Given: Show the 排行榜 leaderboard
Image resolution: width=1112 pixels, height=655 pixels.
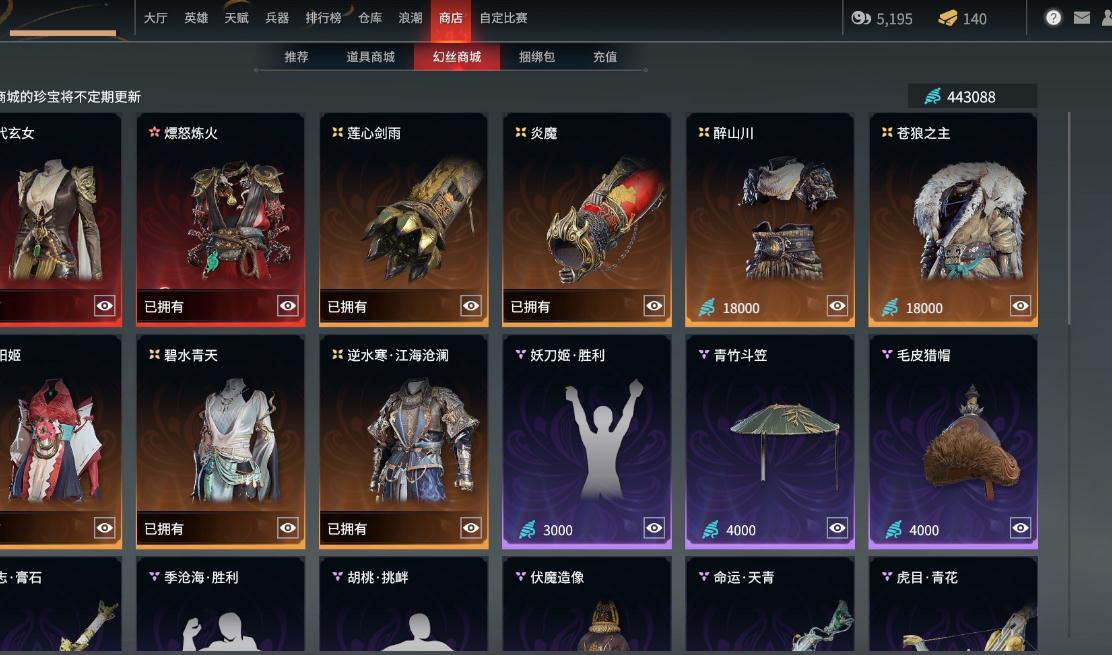Looking at the screenshot, I should tap(324, 18).
